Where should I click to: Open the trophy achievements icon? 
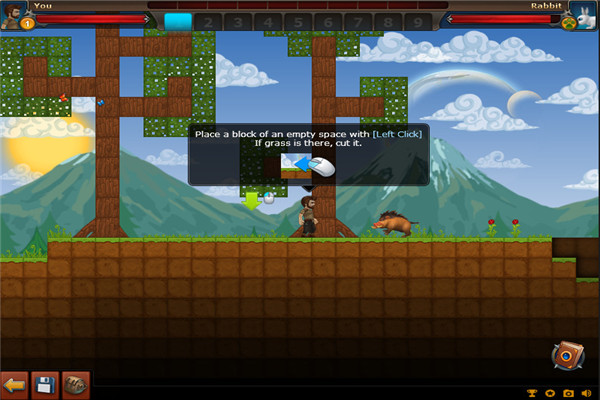pyautogui.click(x=531, y=393)
